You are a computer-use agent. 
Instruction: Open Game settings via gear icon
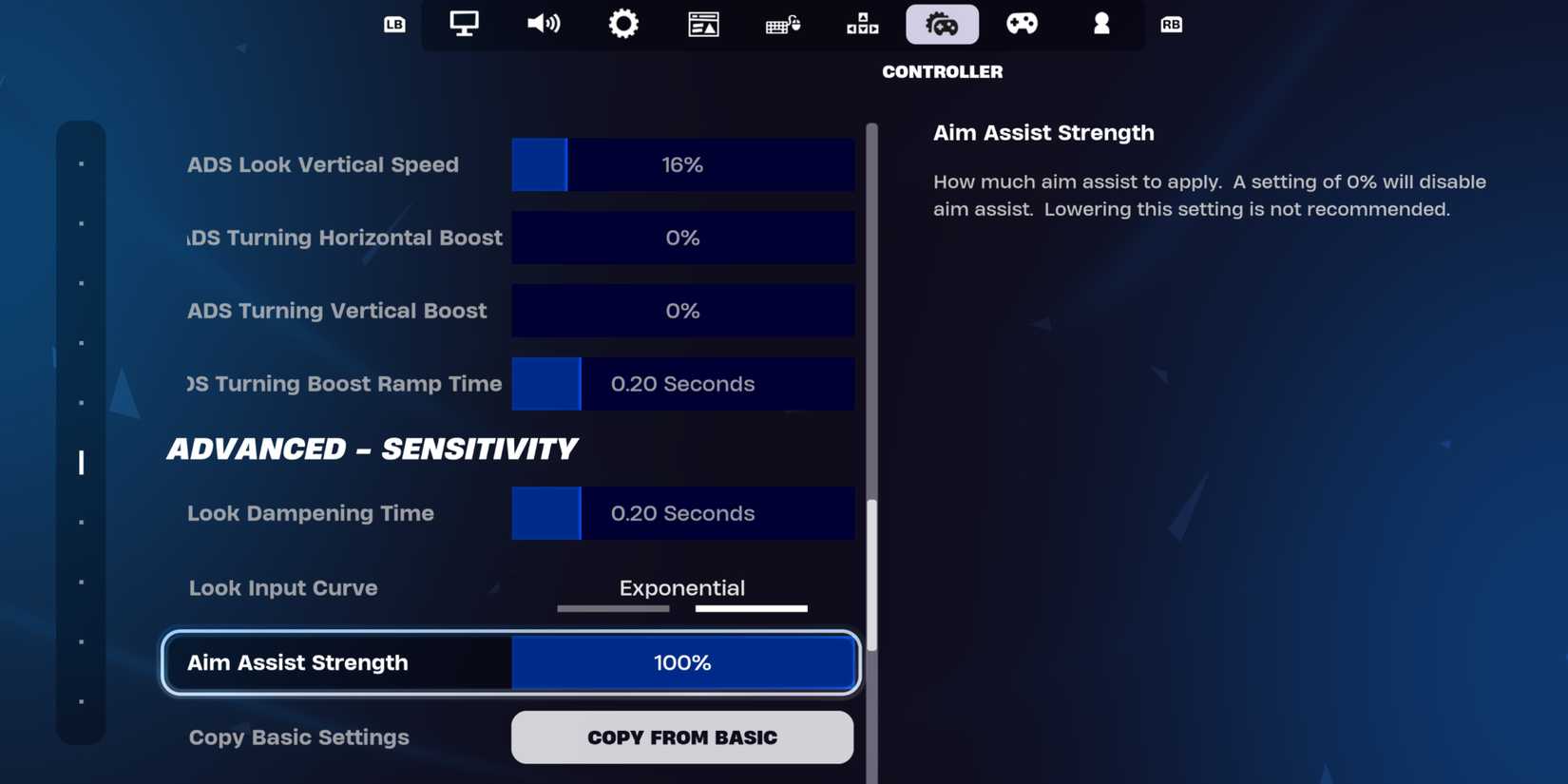tap(622, 24)
